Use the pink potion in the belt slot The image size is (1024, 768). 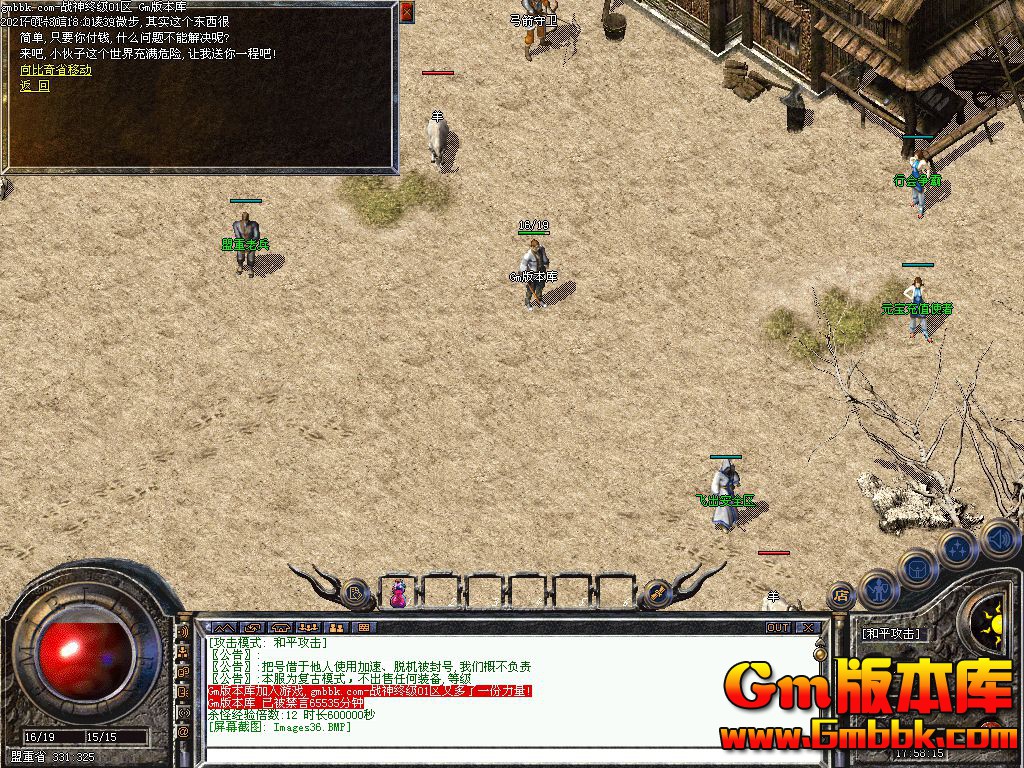[398, 593]
